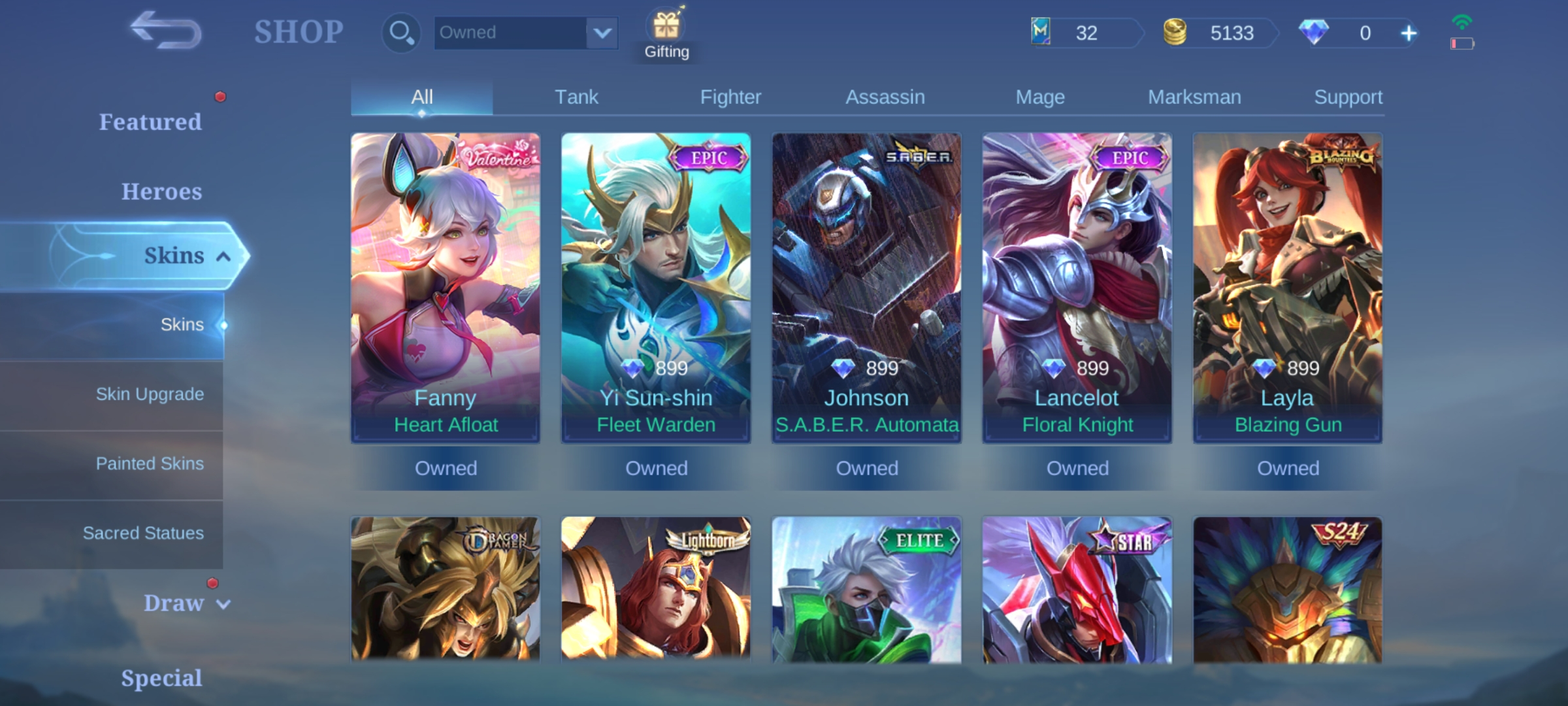Expand the Draw section chevron

tap(222, 605)
